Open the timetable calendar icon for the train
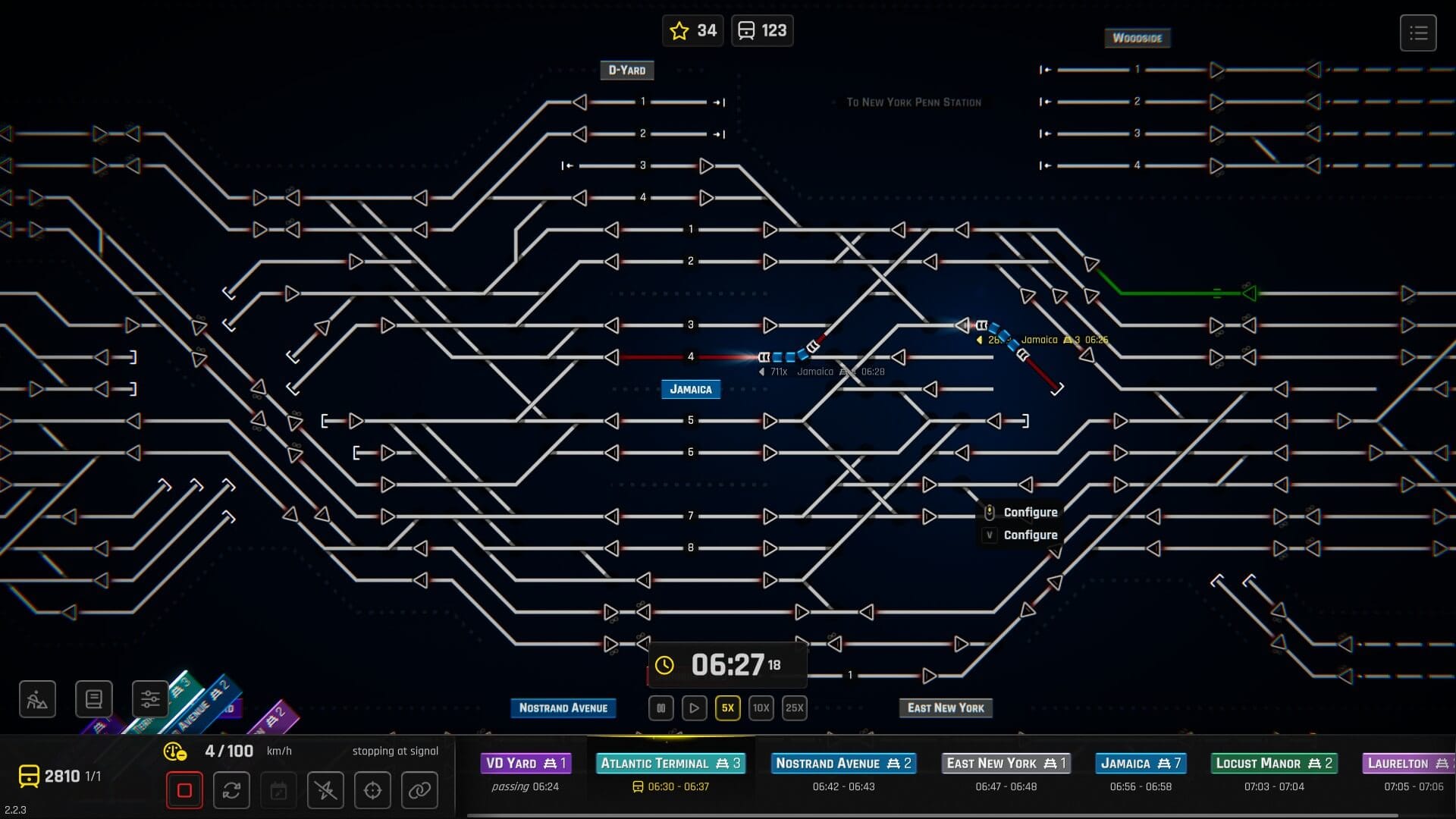1456x819 pixels. coord(278,789)
